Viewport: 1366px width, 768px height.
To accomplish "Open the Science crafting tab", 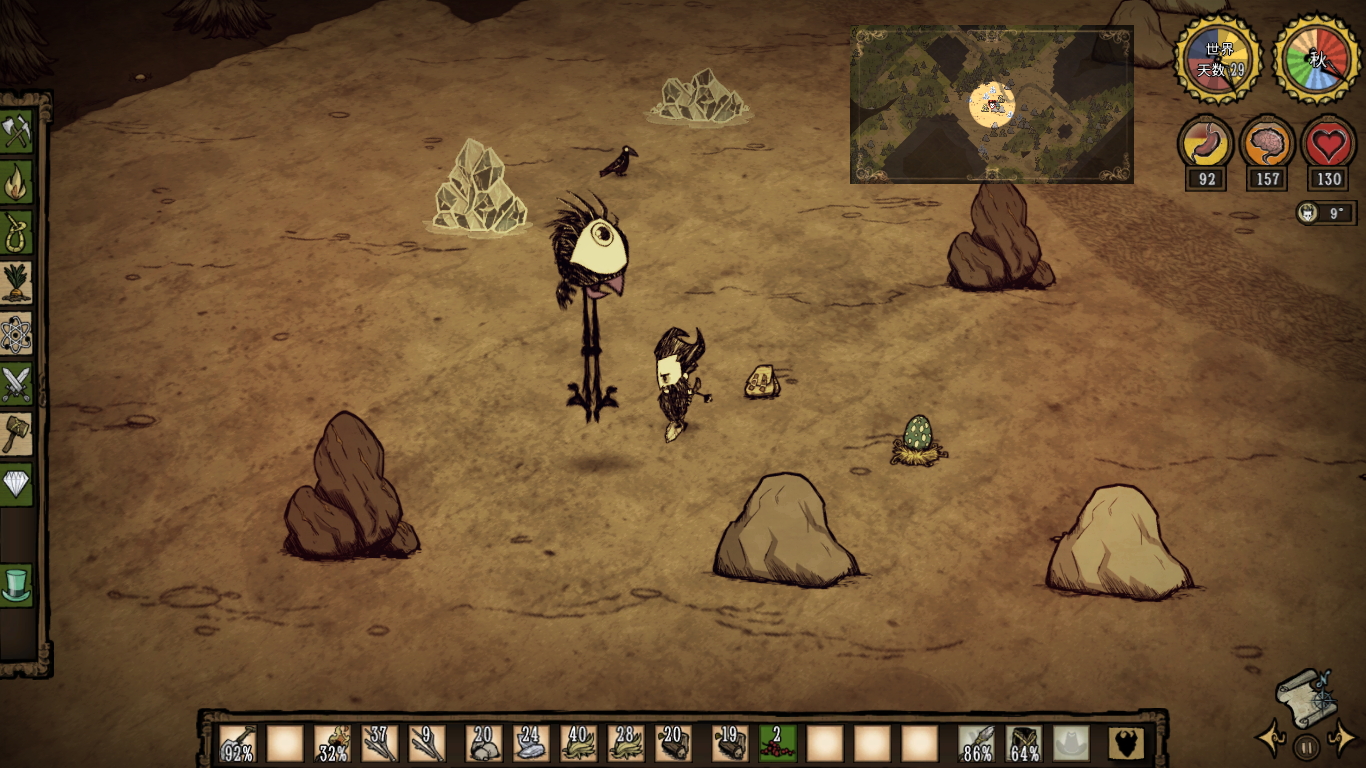I will [x=17, y=334].
